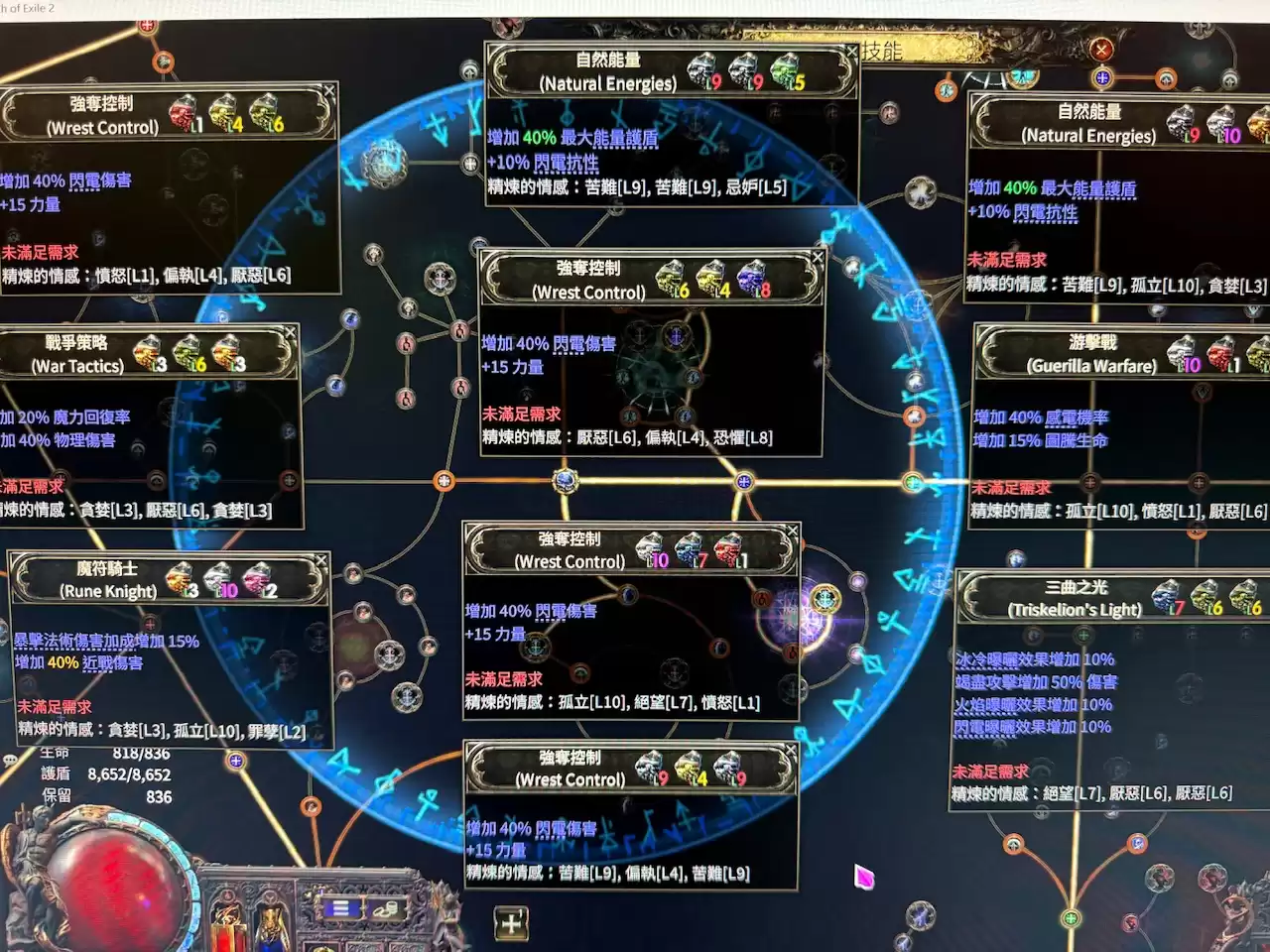
Task: Click the plus button below the bottom tooltip
Action: [511, 923]
